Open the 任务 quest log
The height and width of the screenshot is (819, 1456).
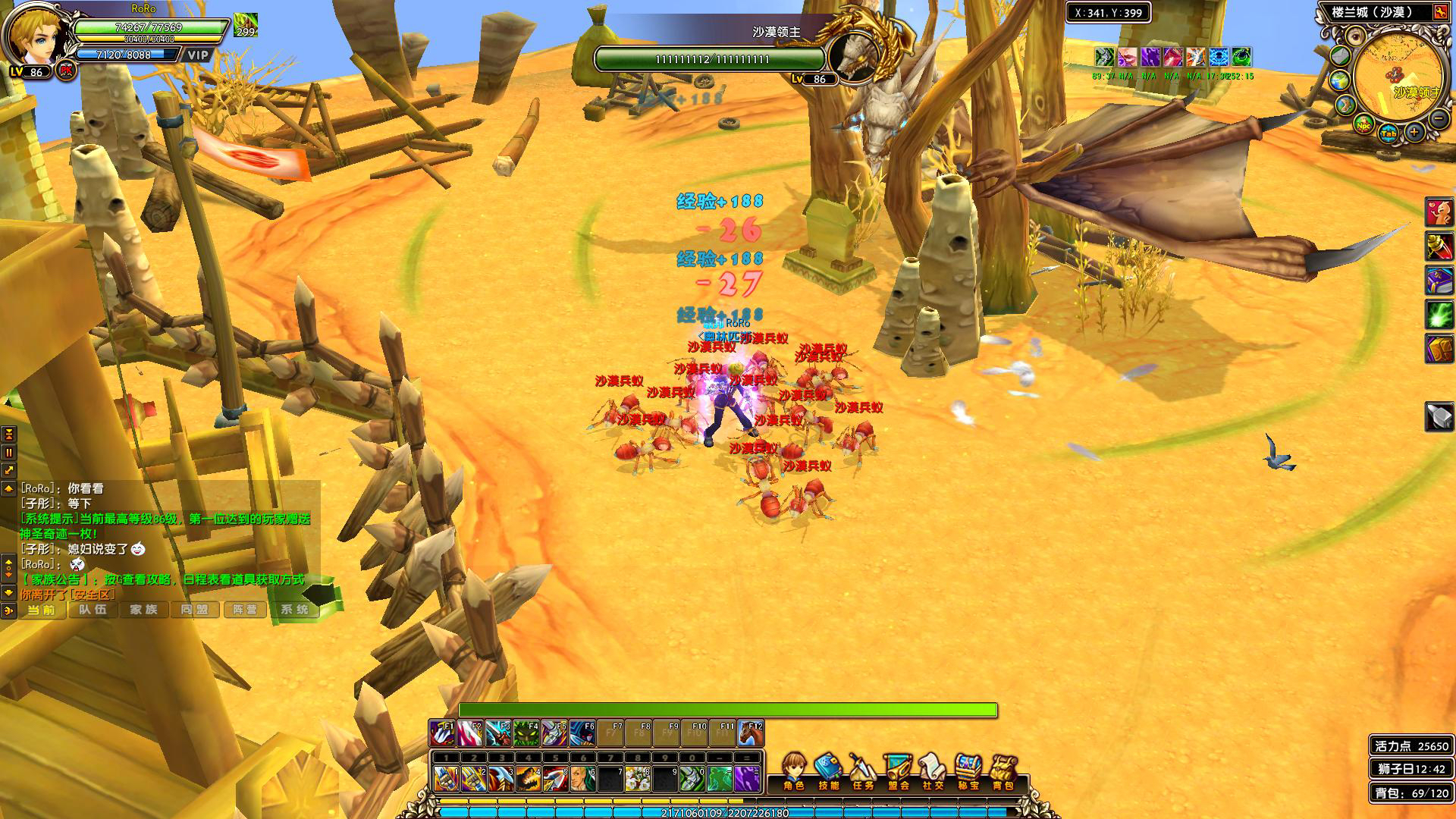[863, 770]
